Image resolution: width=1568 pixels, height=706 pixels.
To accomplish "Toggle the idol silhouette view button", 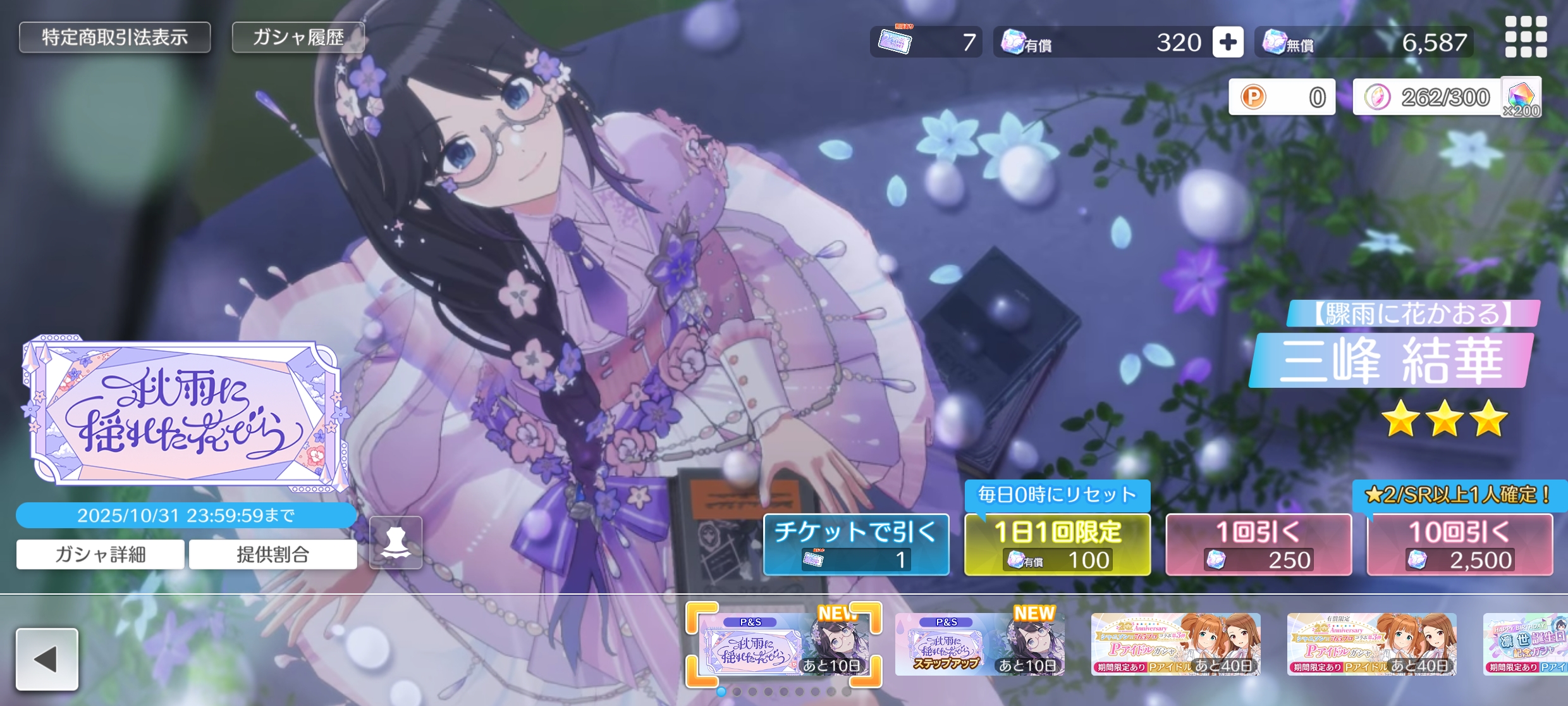I will click(x=396, y=543).
